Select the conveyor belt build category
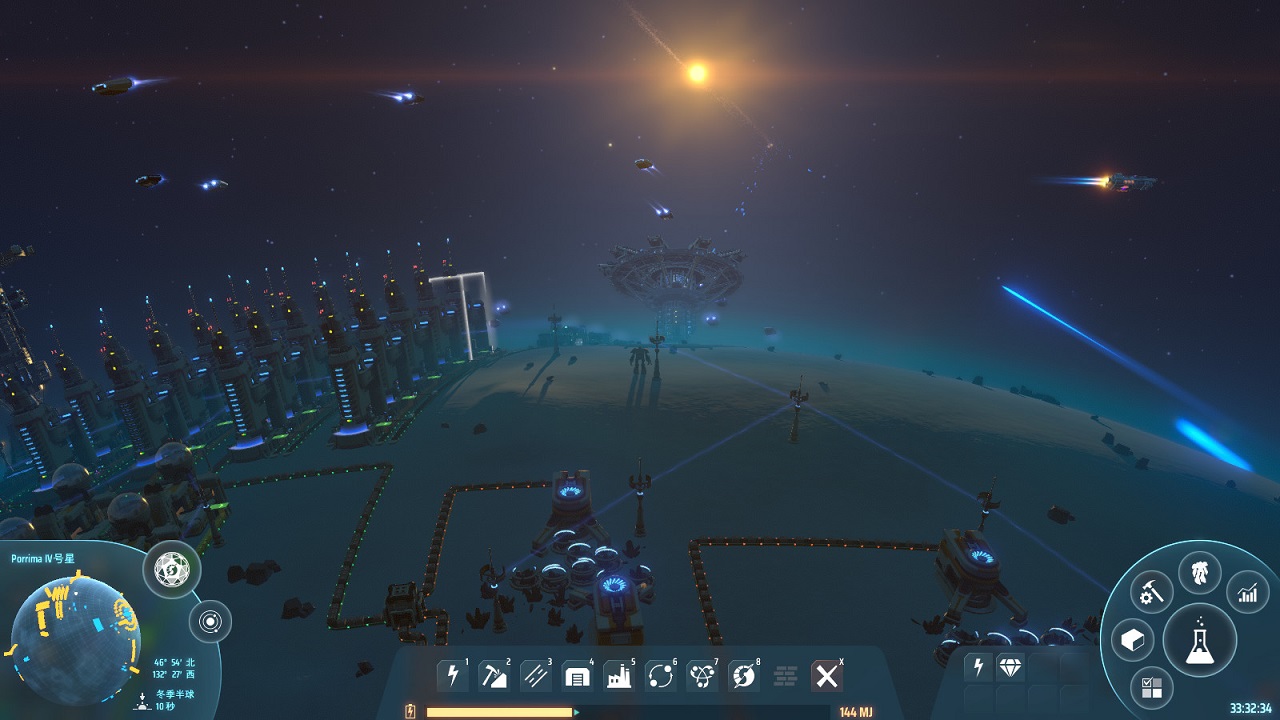 tap(536, 675)
